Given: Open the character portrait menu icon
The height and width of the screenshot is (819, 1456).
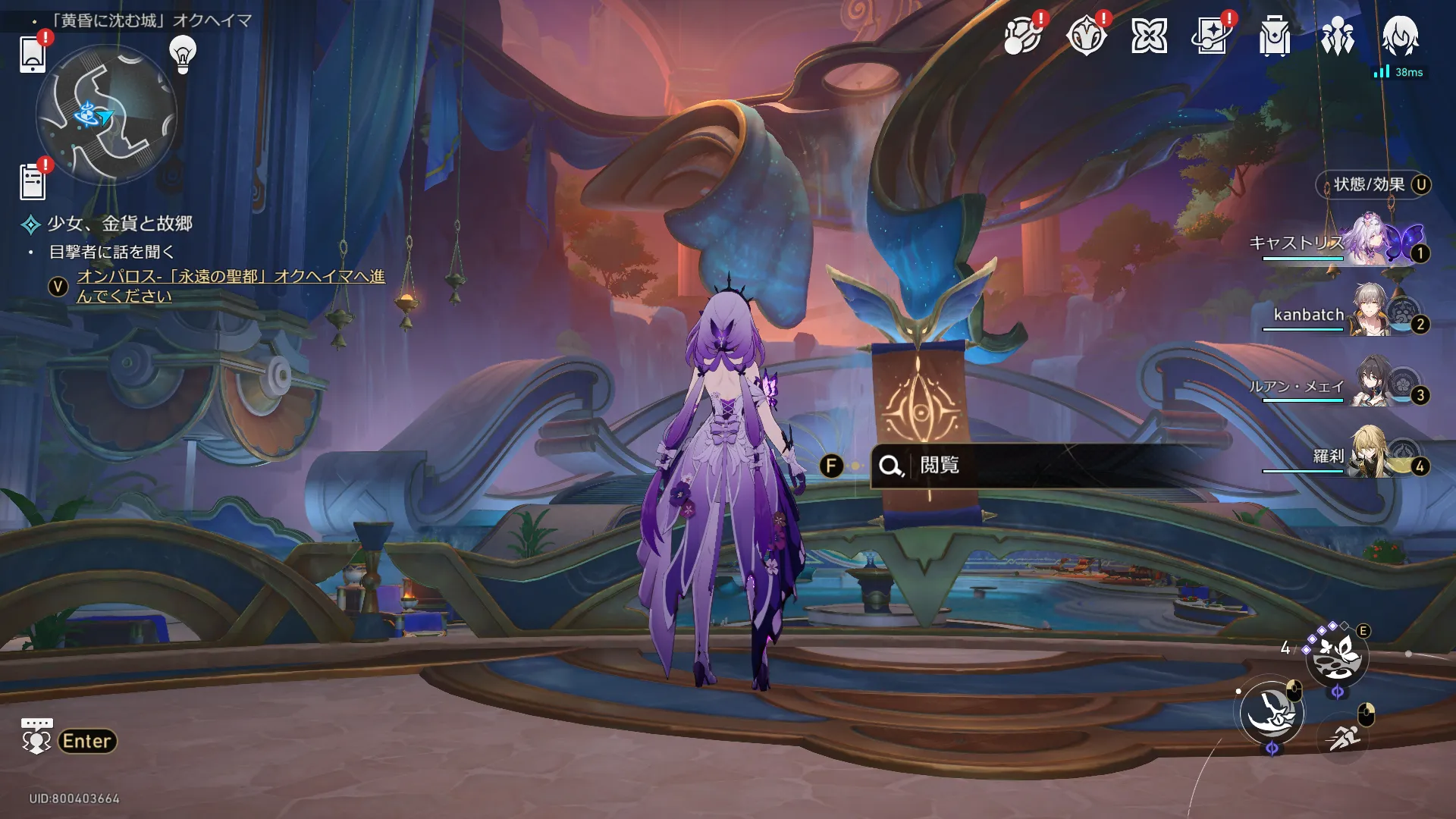Looking at the screenshot, I should pyautogui.click(x=1400, y=36).
